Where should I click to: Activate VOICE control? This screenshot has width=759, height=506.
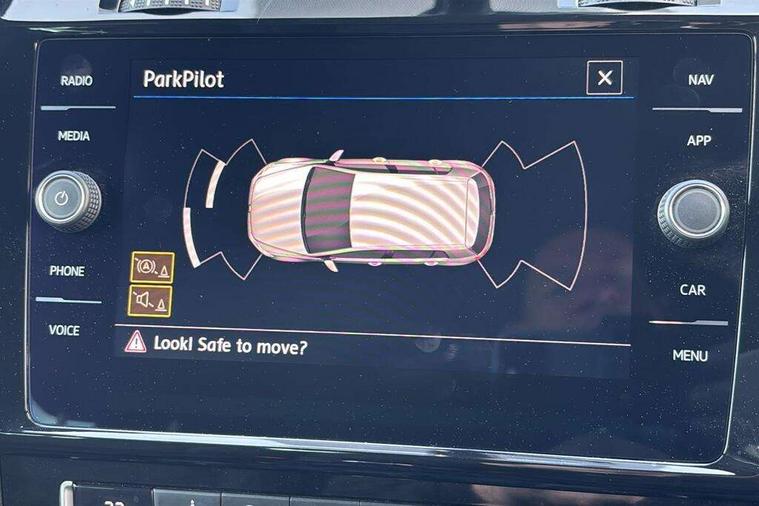click(65, 330)
